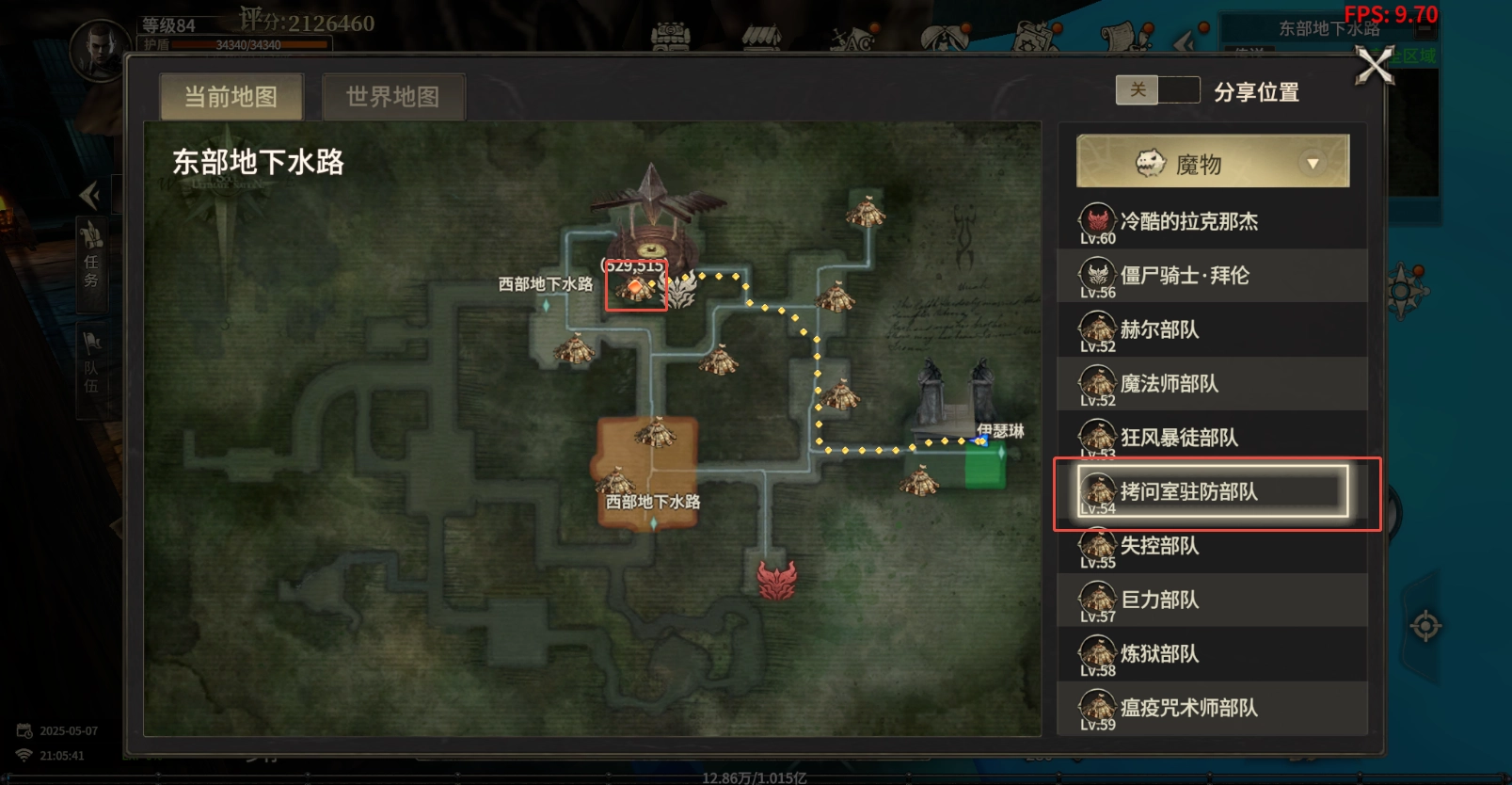This screenshot has width=1512, height=785.
Task: Enable the 分享位置 share location toggle
Action: [x=1157, y=89]
